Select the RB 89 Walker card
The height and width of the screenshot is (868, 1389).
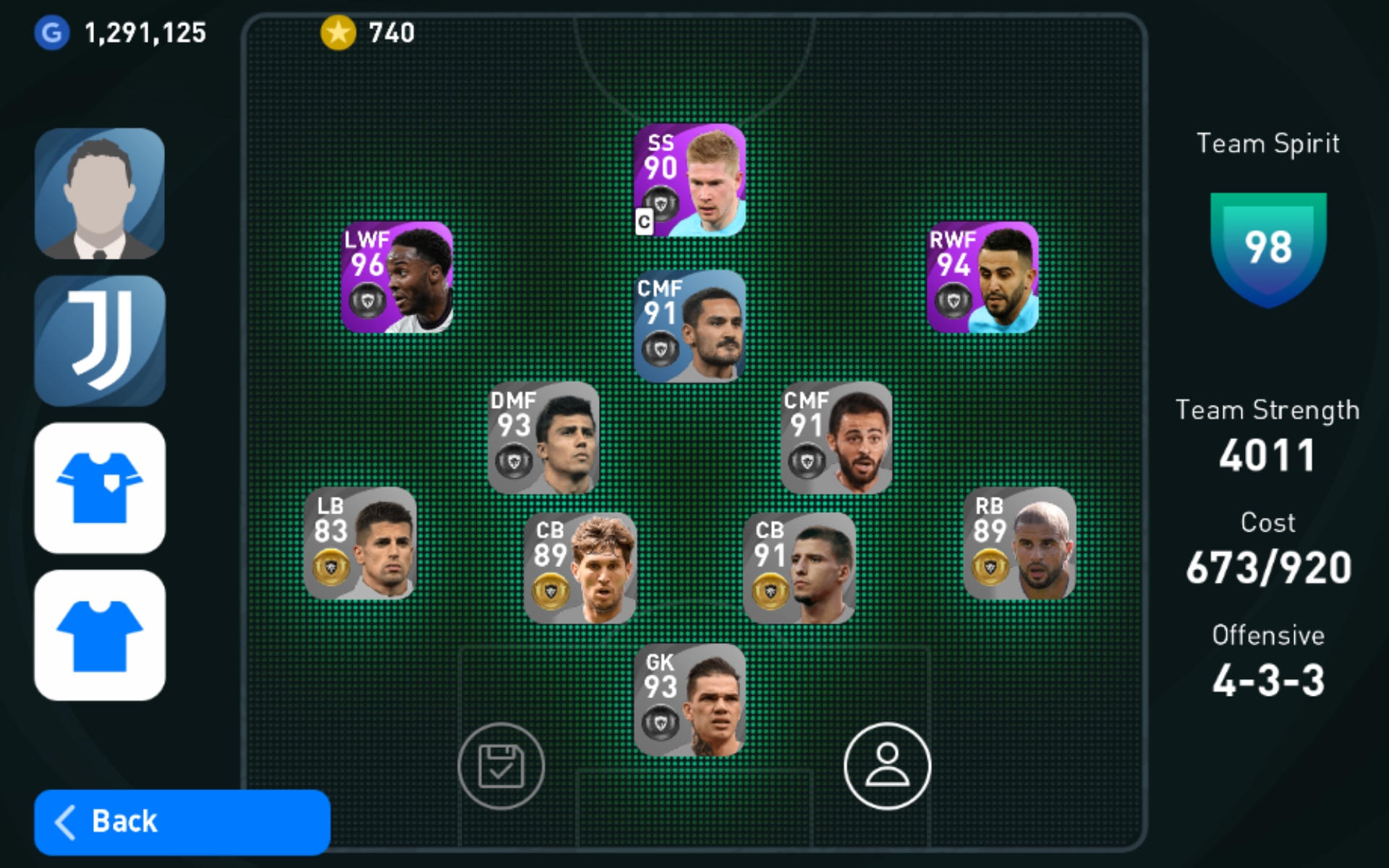pos(1019,544)
